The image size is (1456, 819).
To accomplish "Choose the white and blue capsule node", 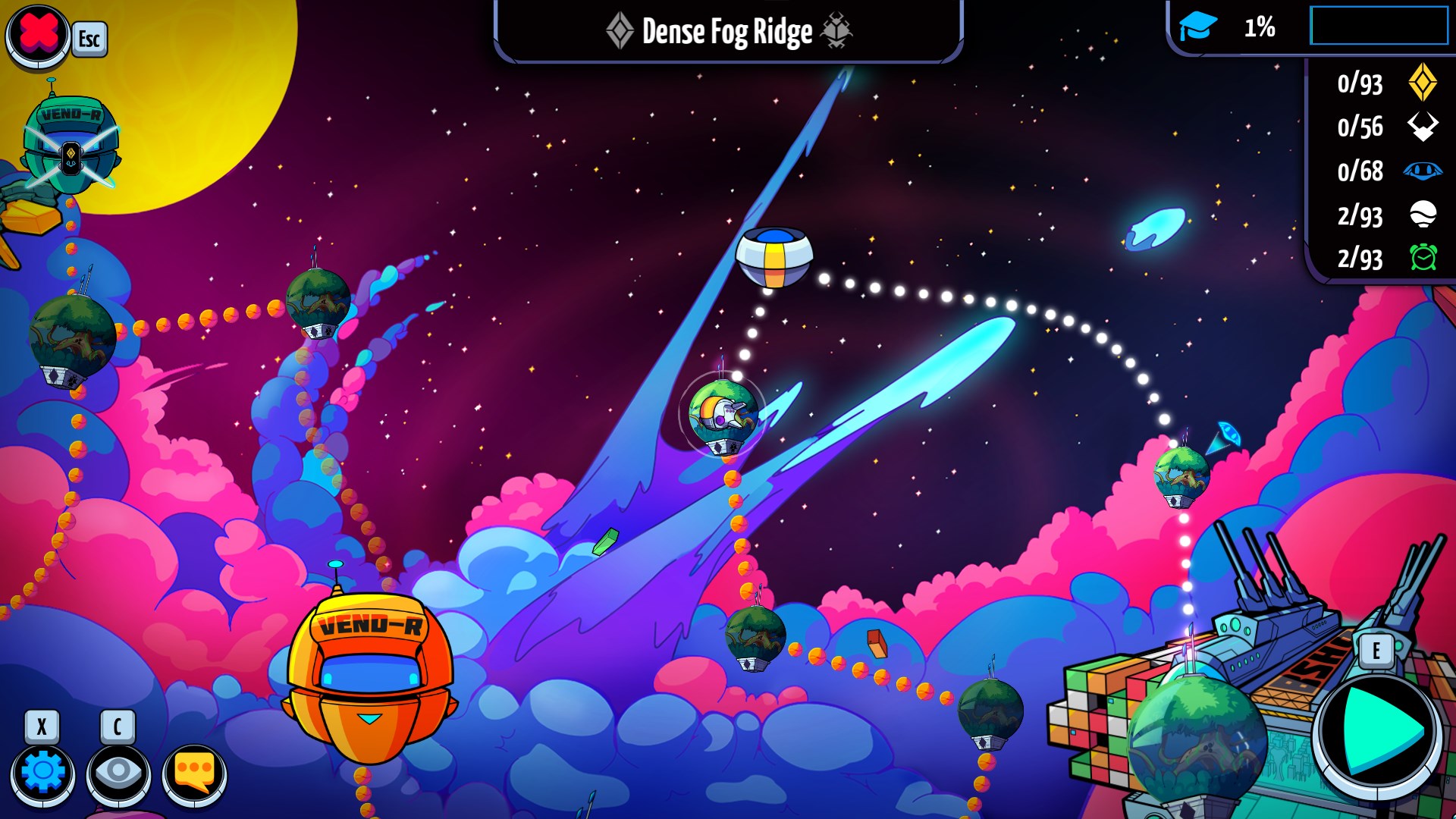I will [774, 257].
